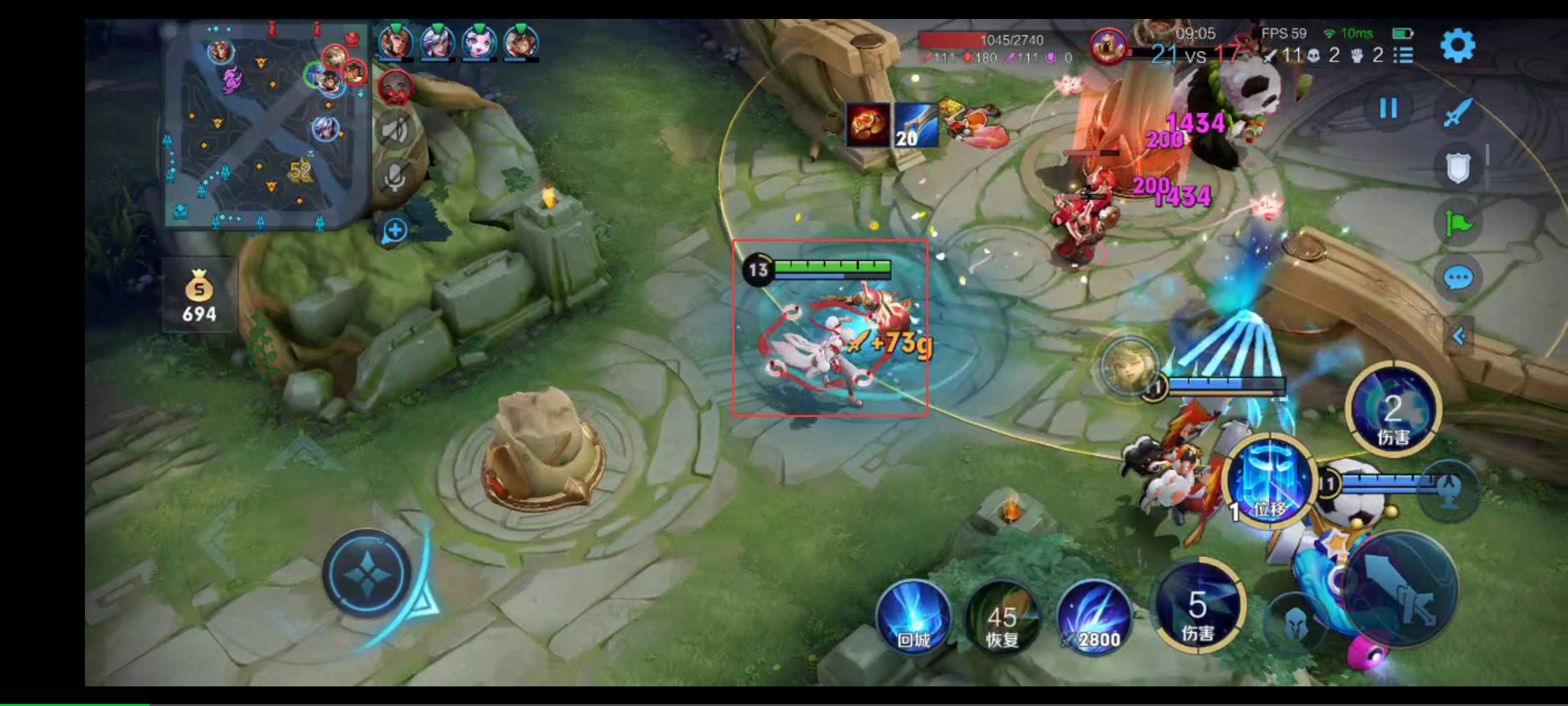Tap the shield signal button

point(1458,167)
